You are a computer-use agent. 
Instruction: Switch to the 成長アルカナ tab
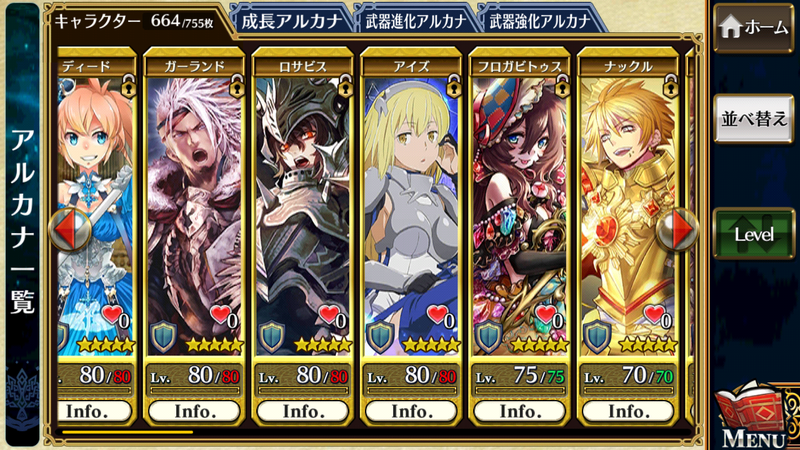292,20
